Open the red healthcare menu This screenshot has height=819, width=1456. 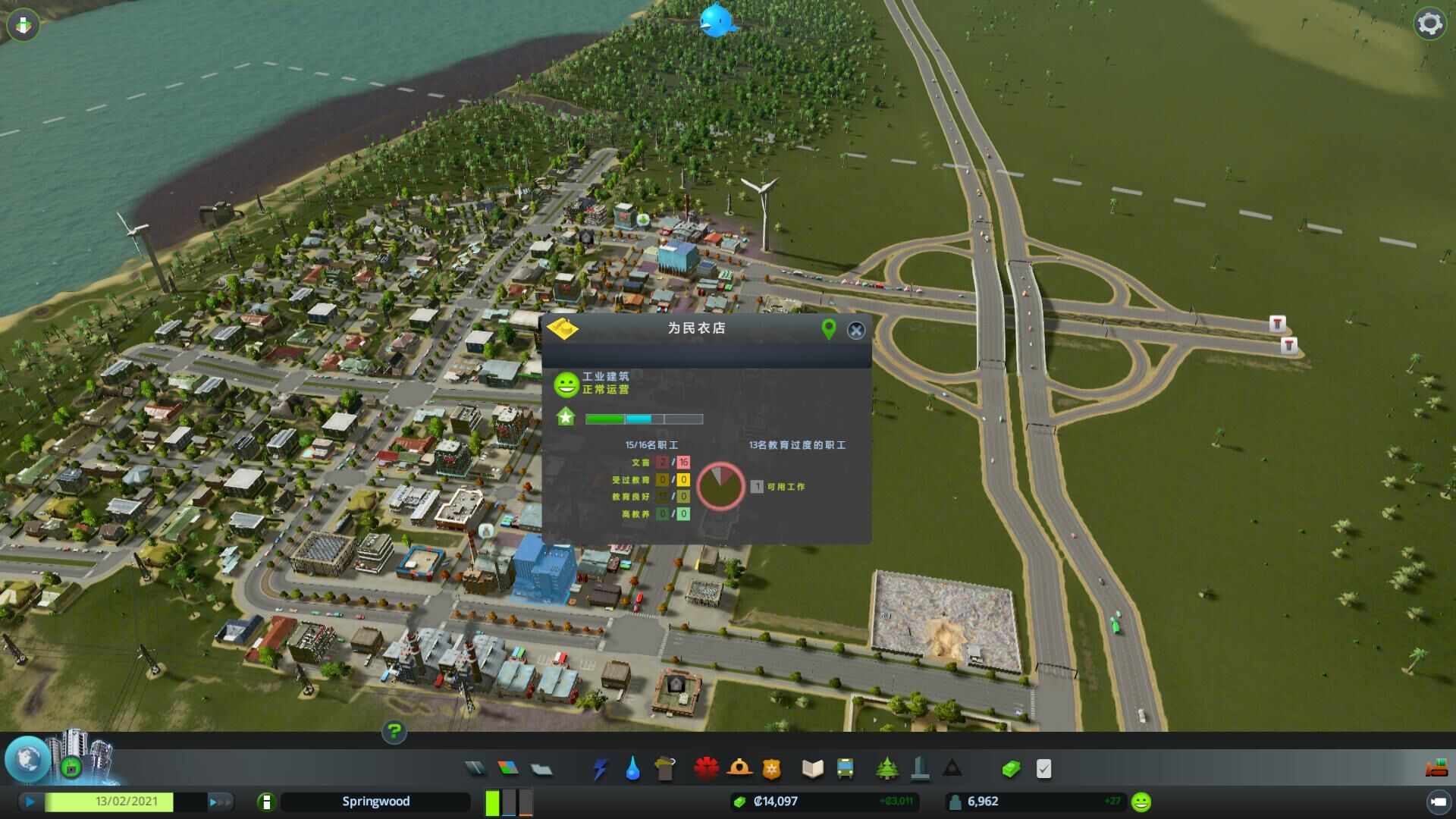click(x=706, y=769)
